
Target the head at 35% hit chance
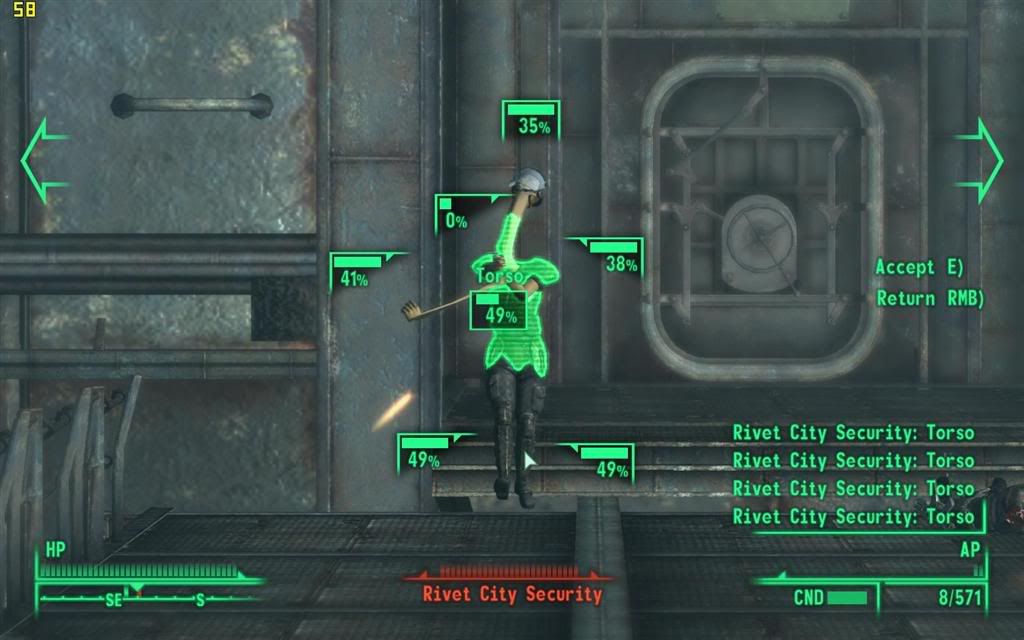tap(531, 121)
